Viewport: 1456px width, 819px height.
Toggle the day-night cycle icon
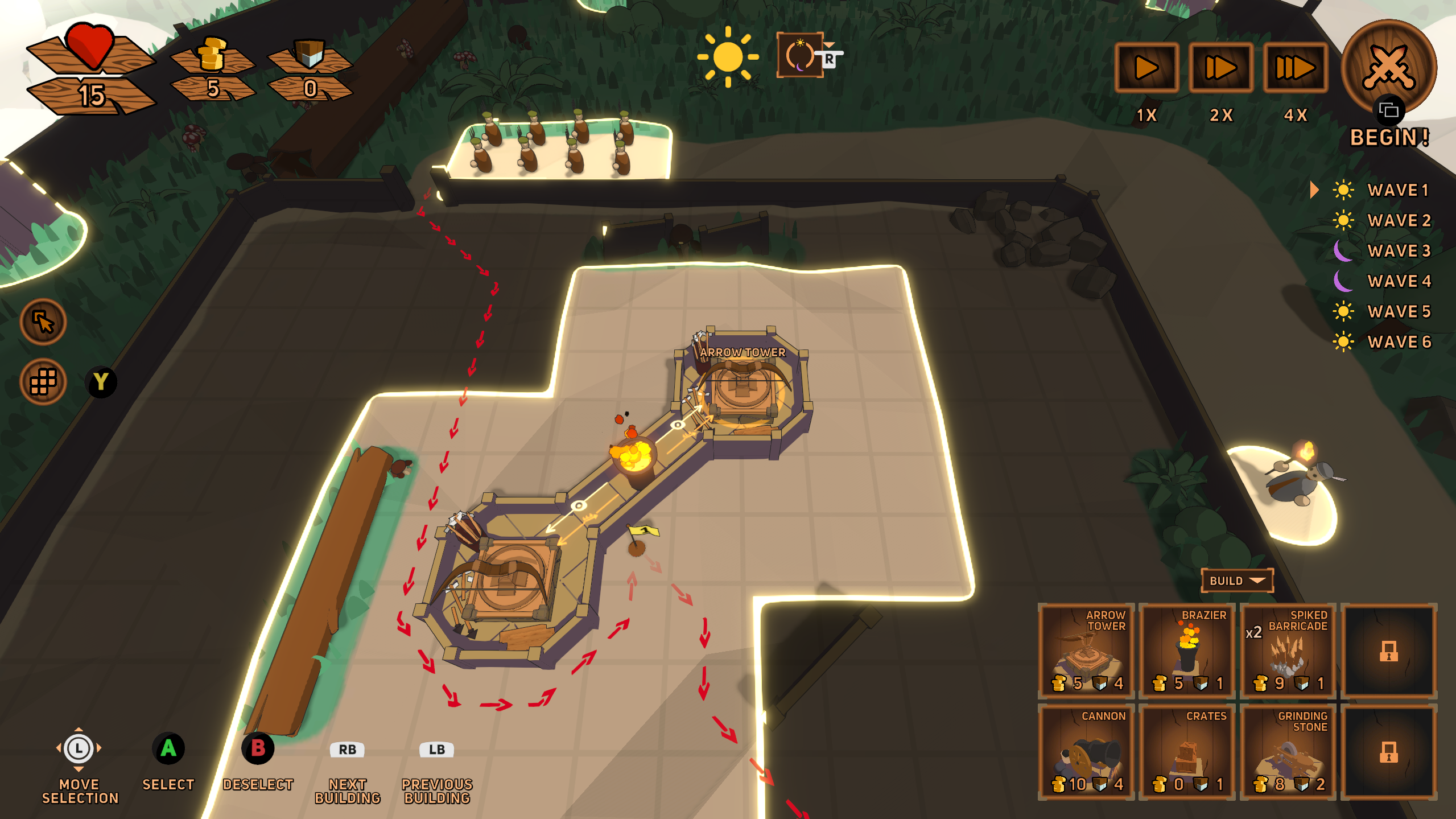799,55
